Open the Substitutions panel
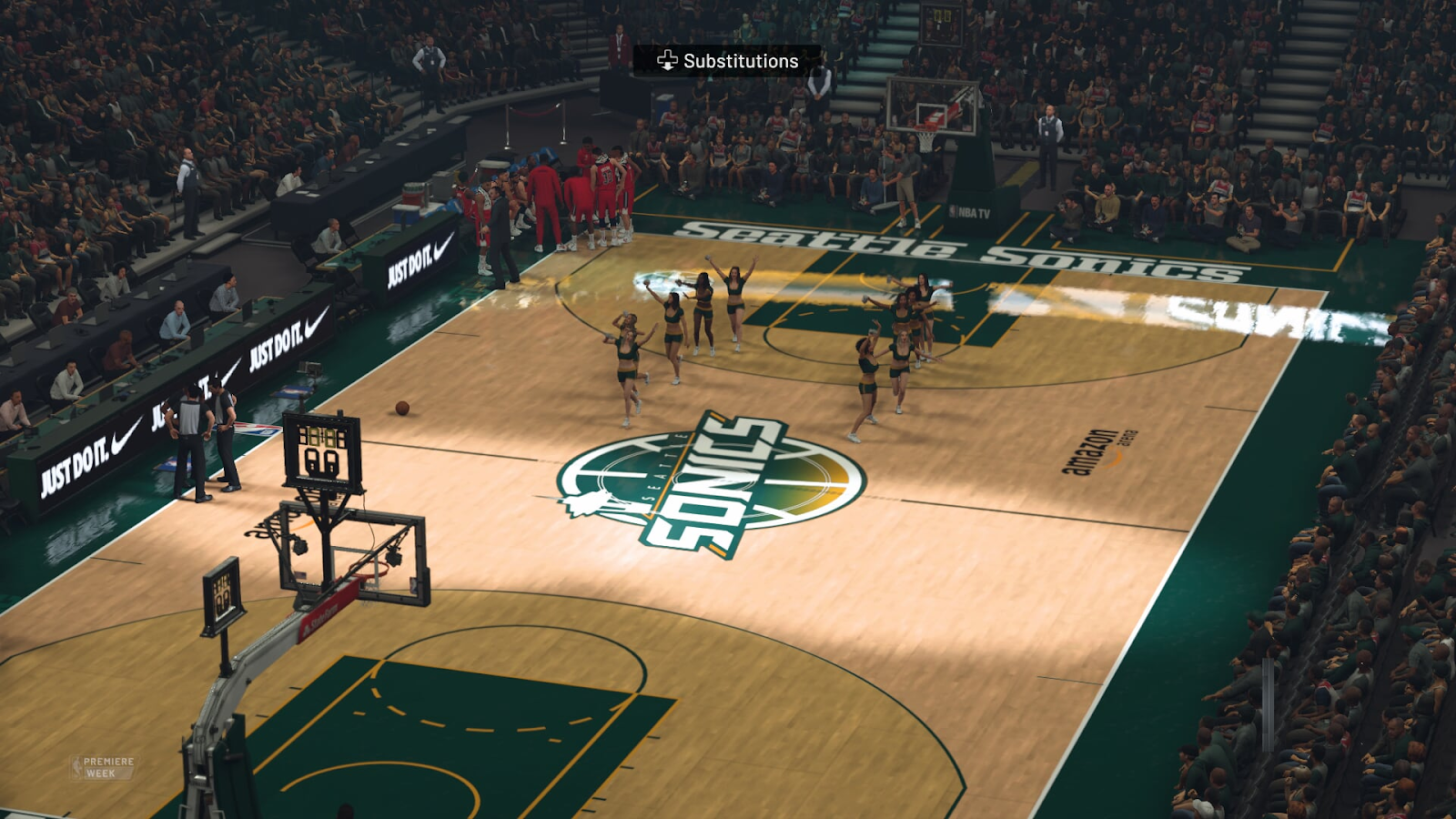 (x=728, y=61)
